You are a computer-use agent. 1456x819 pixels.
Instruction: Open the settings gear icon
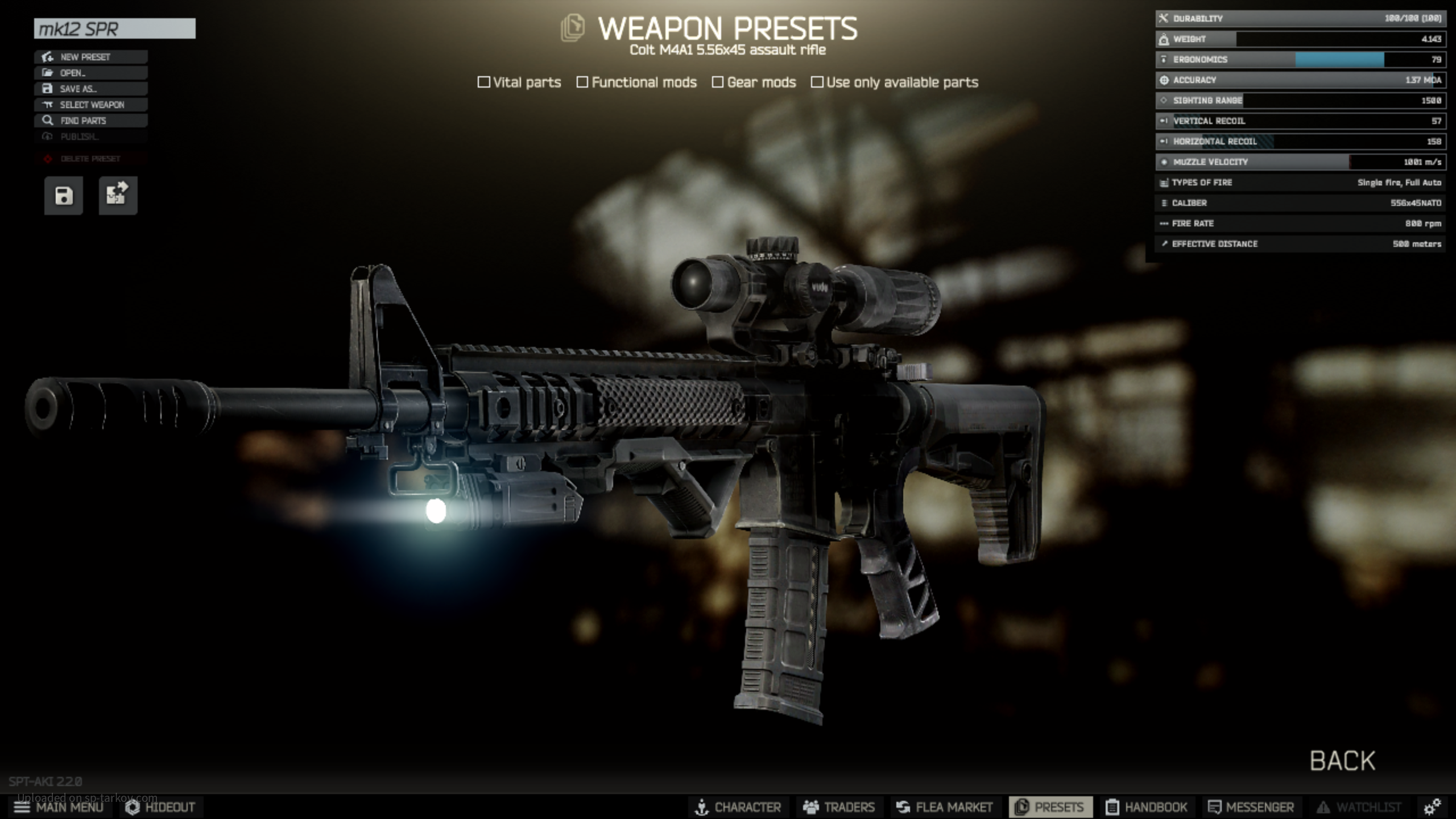click(1432, 807)
